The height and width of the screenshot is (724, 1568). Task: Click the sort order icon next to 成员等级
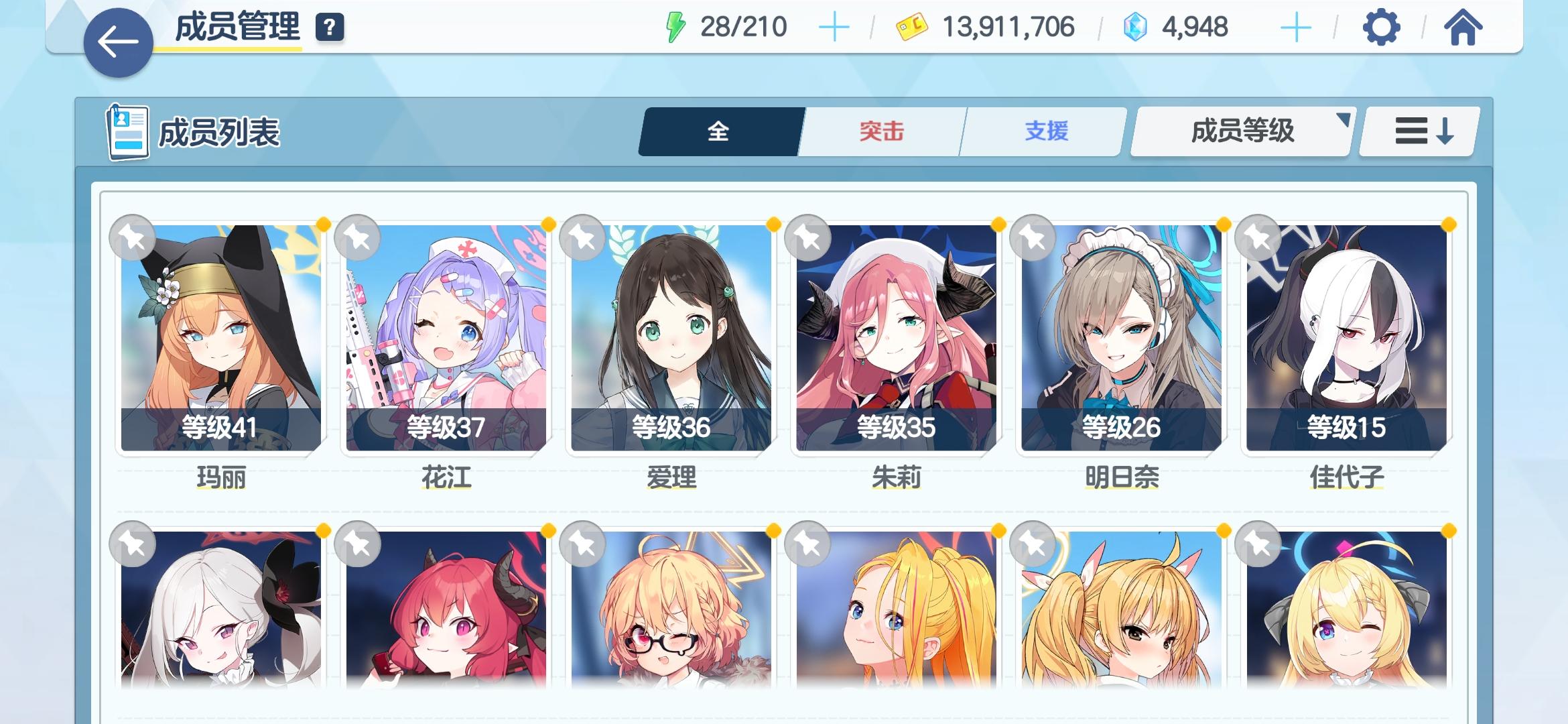[x=1417, y=132]
